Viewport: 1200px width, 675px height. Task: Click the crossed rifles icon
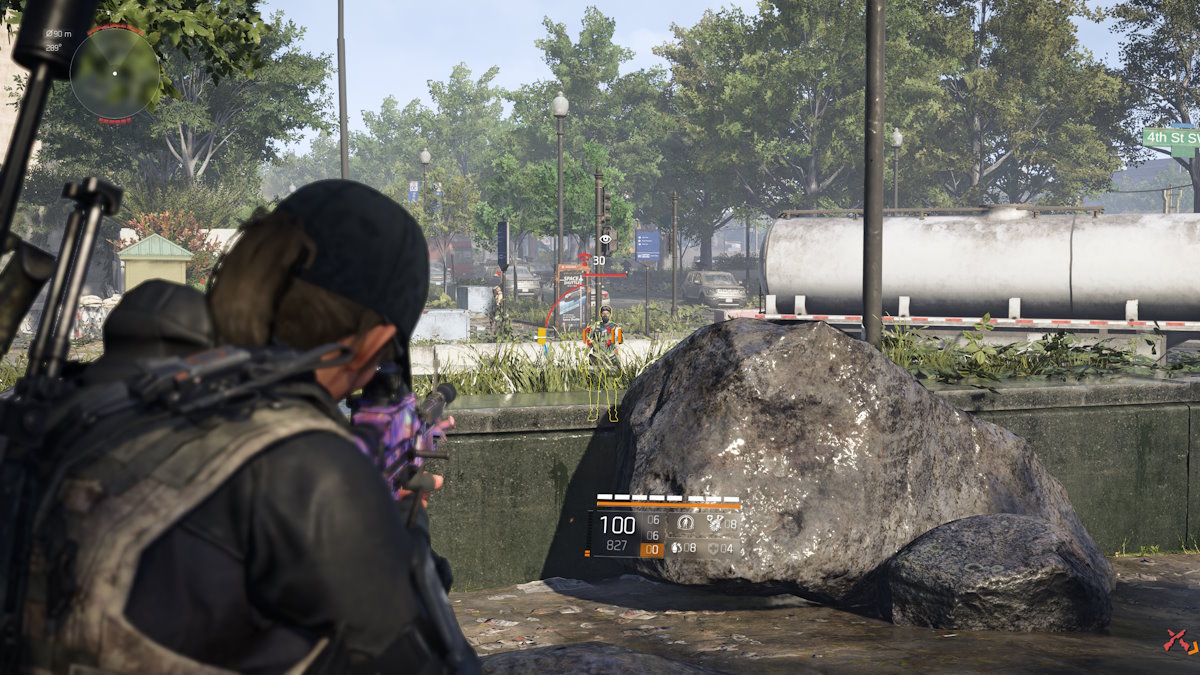tap(1179, 640)
